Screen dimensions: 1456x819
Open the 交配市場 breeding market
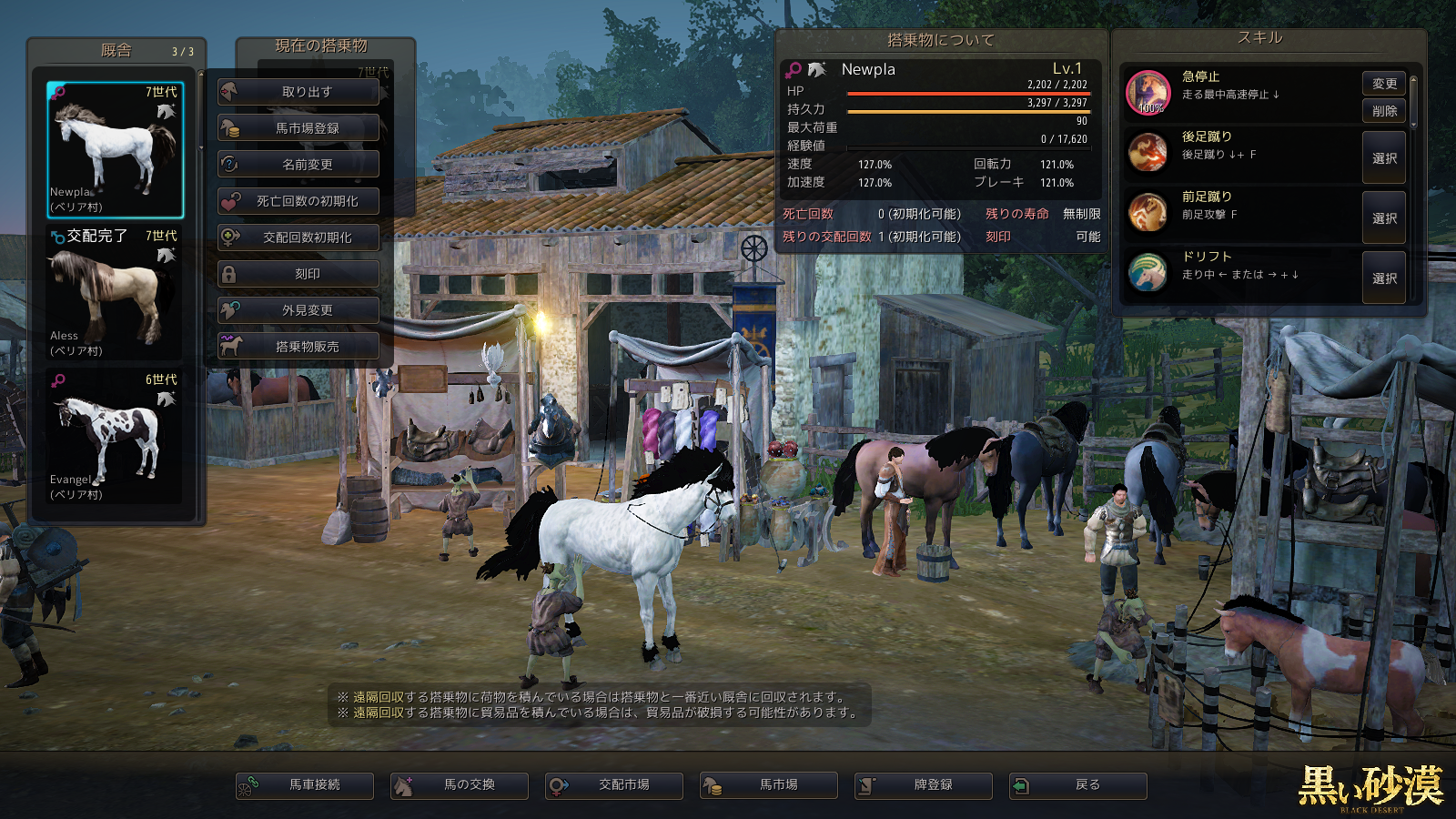coord(614,785)
